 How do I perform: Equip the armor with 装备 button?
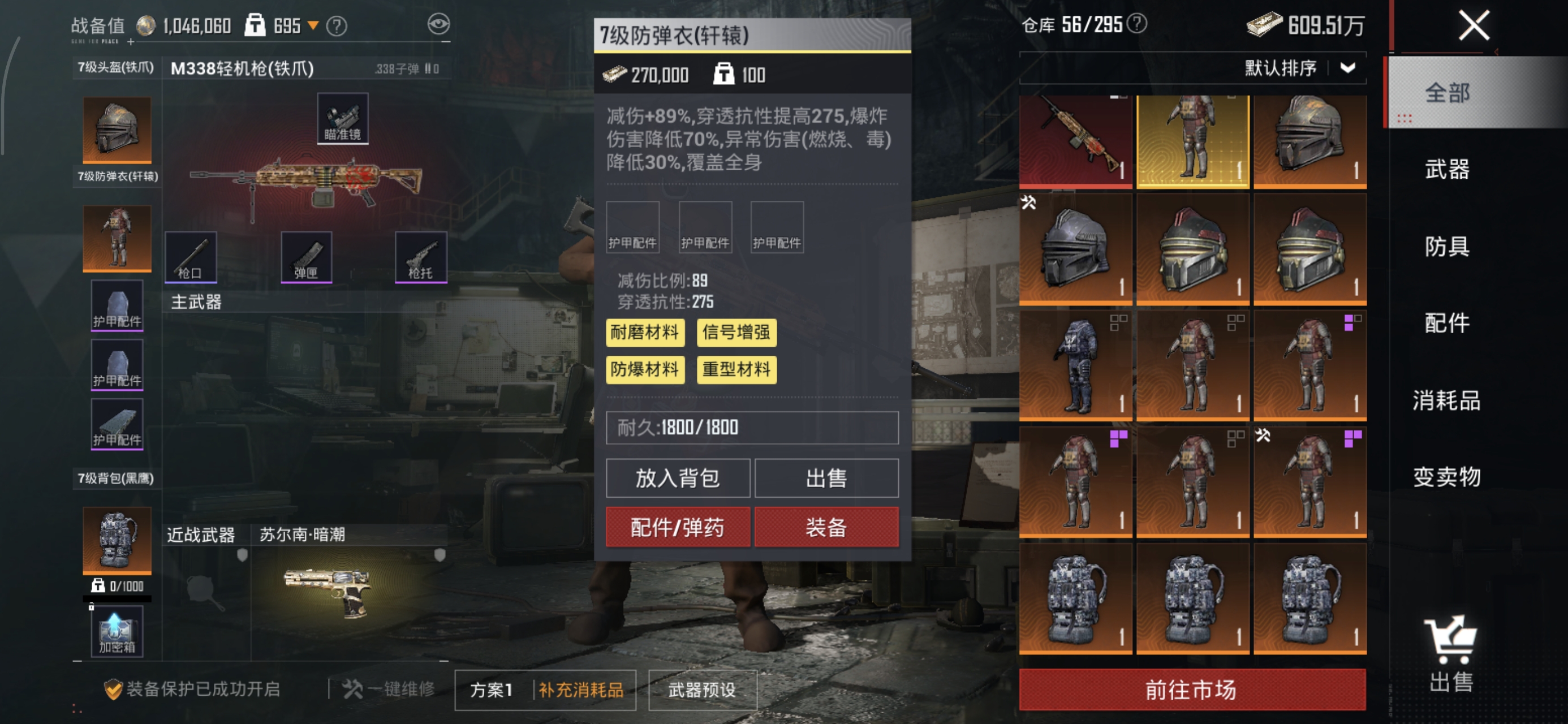tap(826, 527)
